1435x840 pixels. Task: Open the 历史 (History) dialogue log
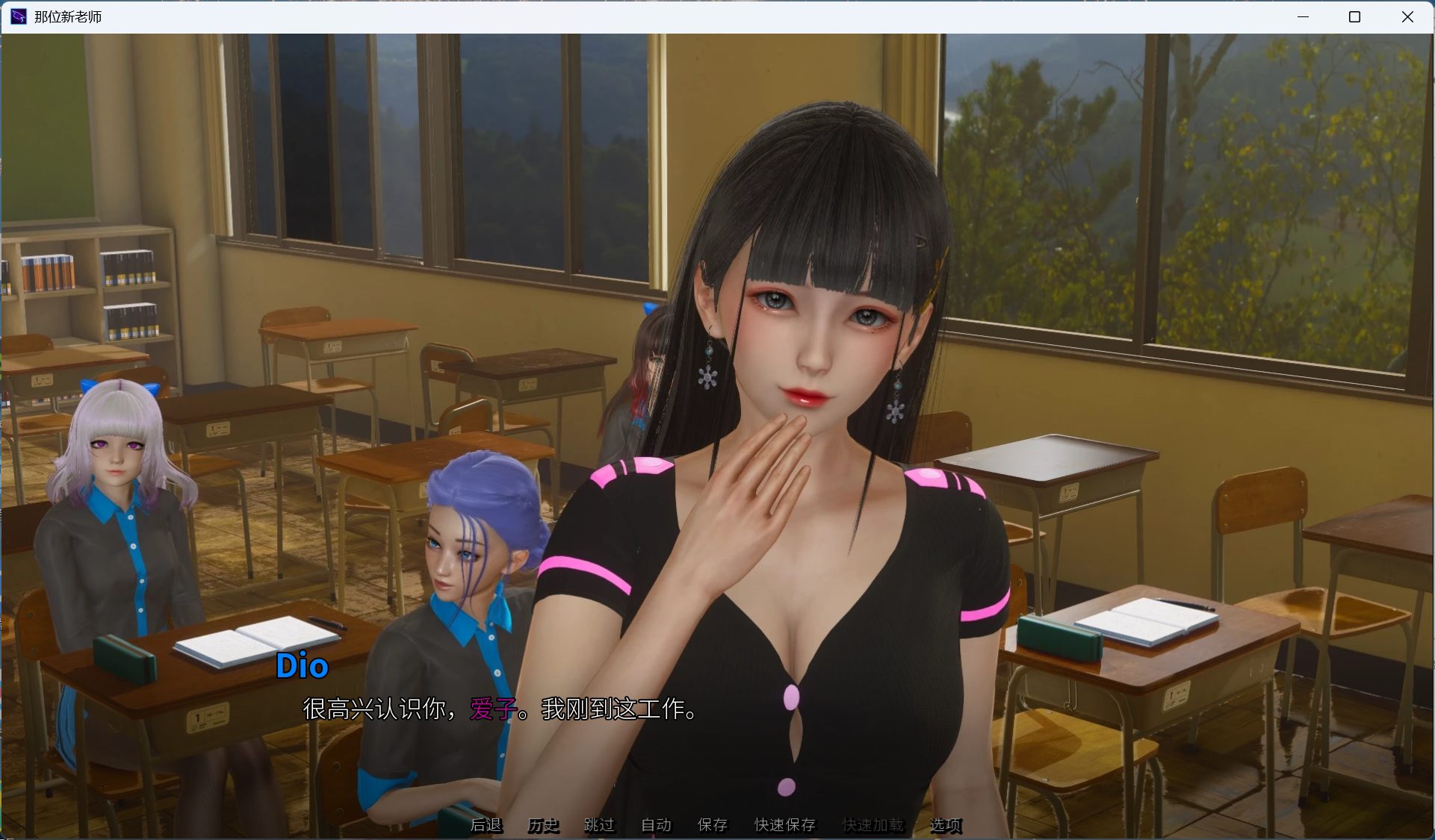tap(543, 826)
